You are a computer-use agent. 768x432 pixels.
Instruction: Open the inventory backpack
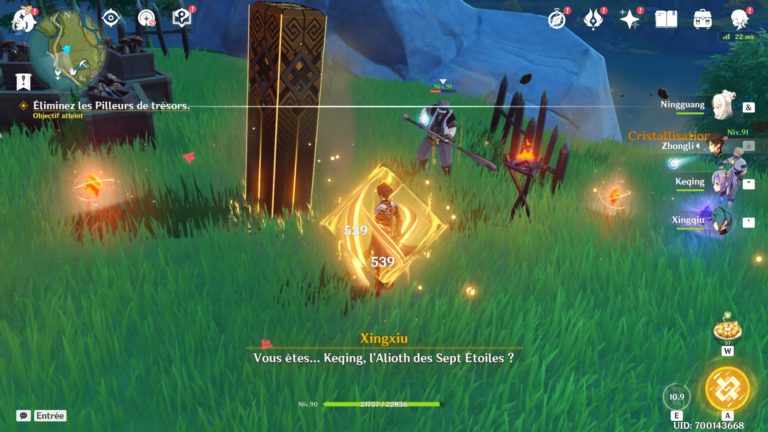click(x=703, y=19)
